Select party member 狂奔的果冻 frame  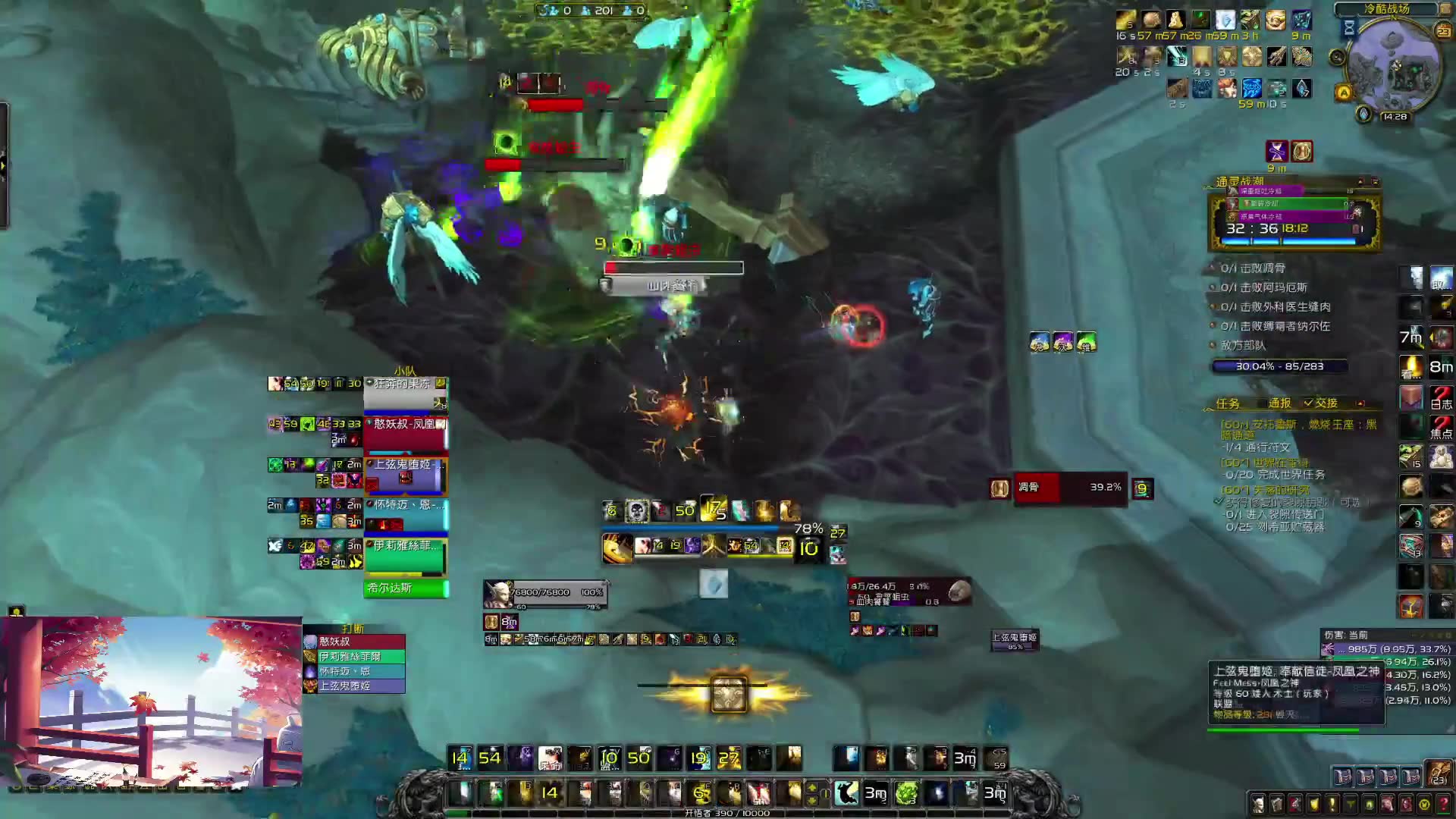point(406,394)
